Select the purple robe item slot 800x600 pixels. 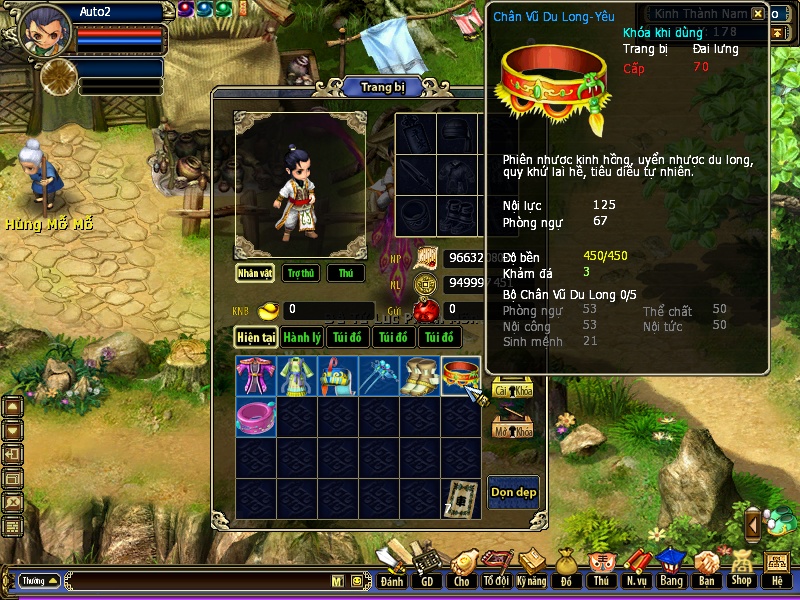pos(256,376)
